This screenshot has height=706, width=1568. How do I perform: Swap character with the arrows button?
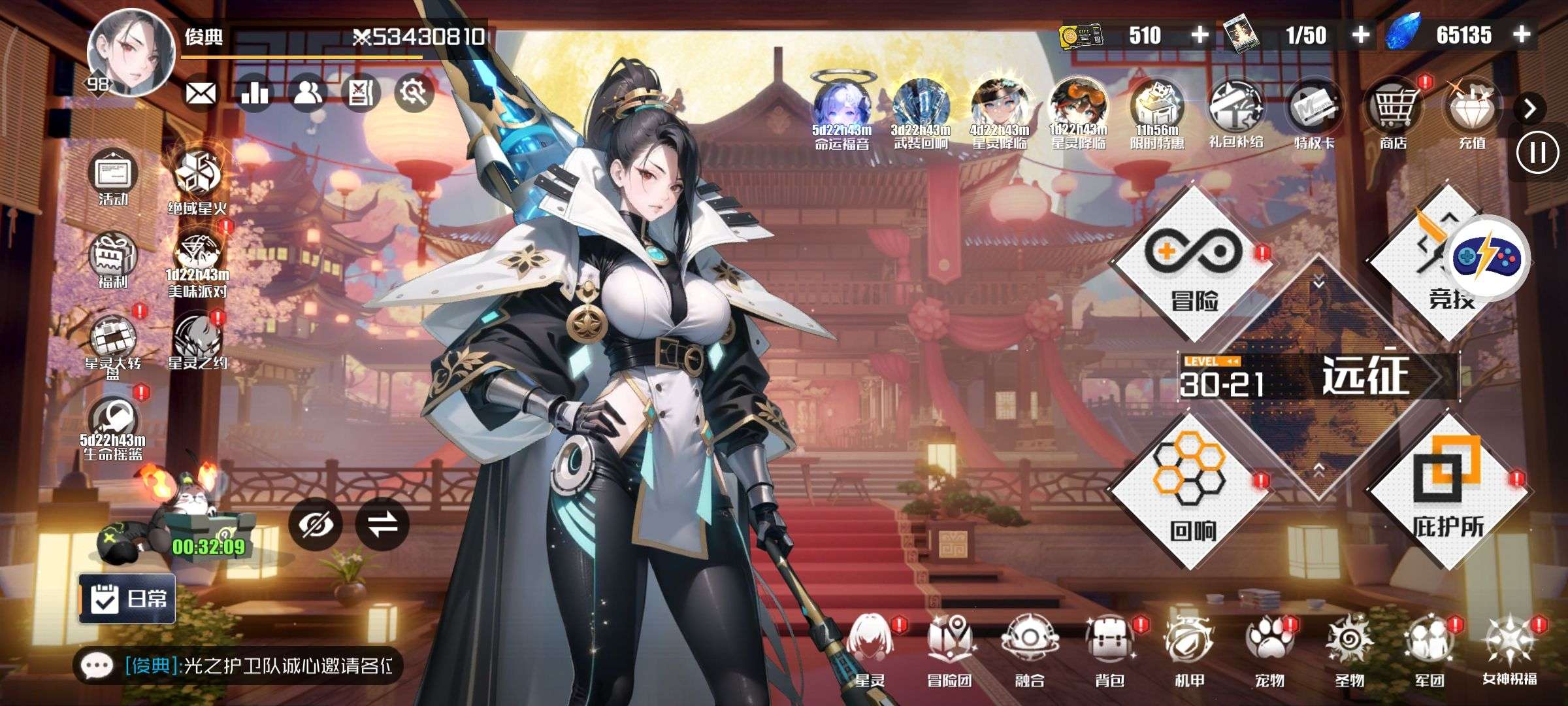point(382,524)
